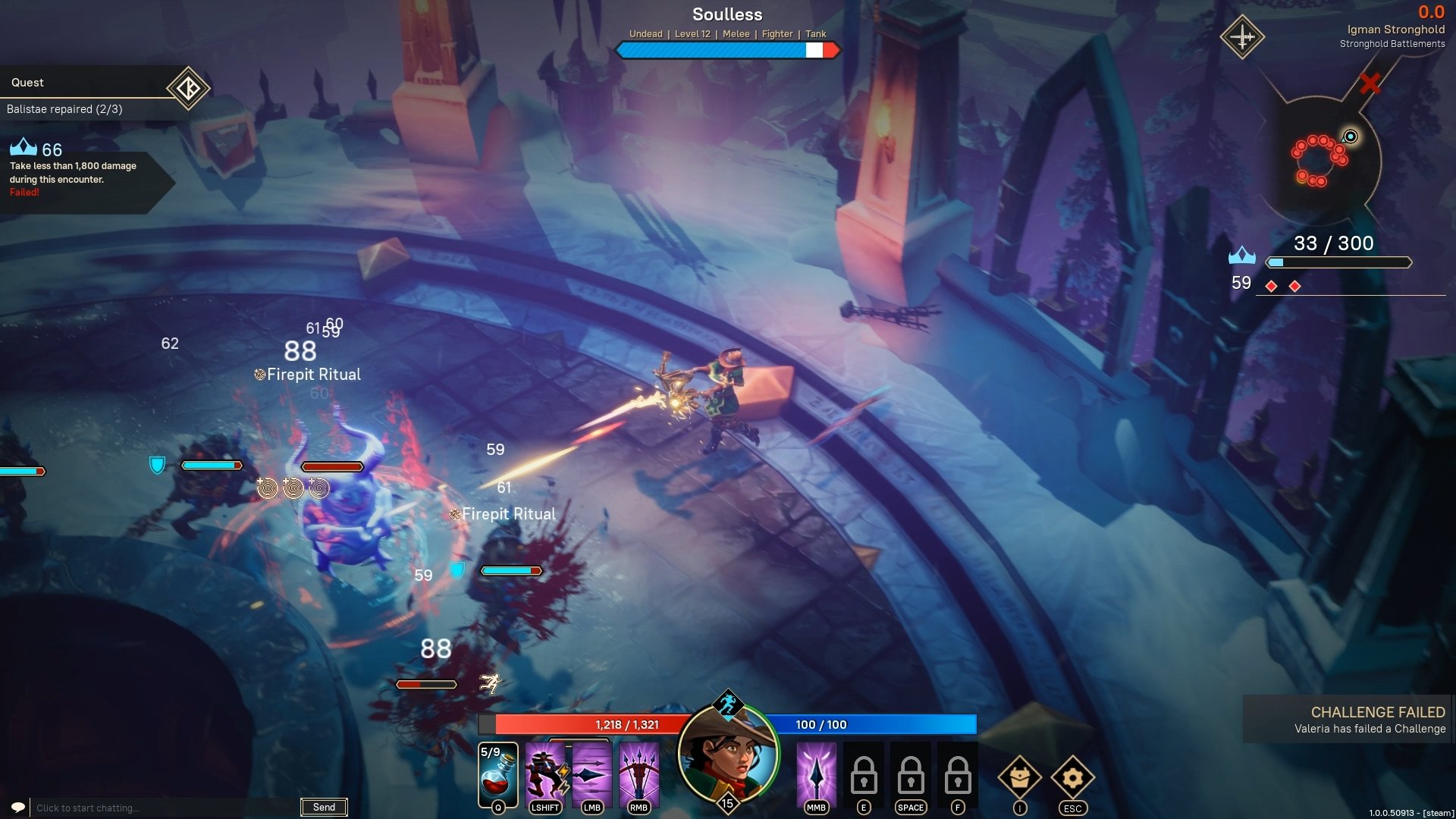Send the chat message
This screenshot has height=819, width=1456.
tap(324, 807)
